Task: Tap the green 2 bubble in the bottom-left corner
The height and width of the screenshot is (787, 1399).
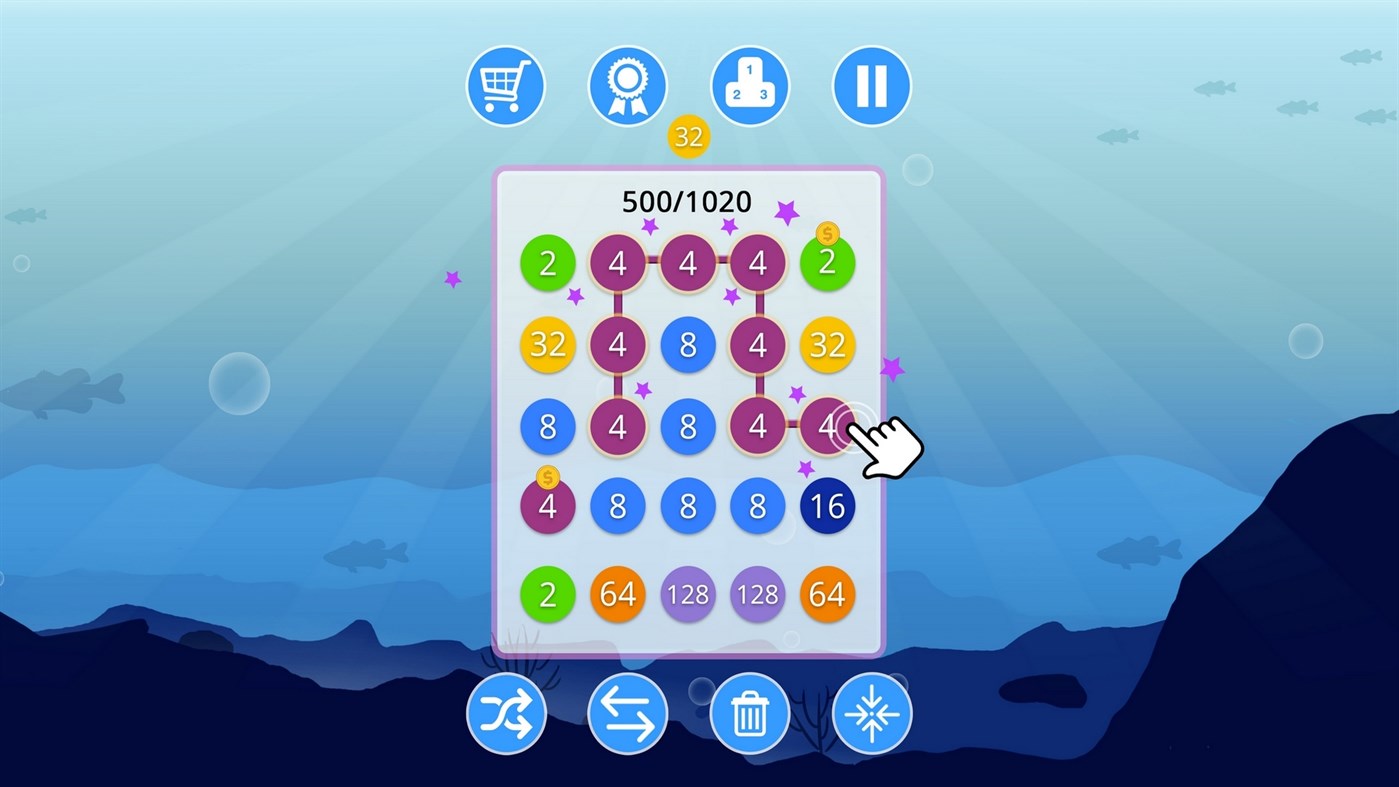Action: point(547,594)
